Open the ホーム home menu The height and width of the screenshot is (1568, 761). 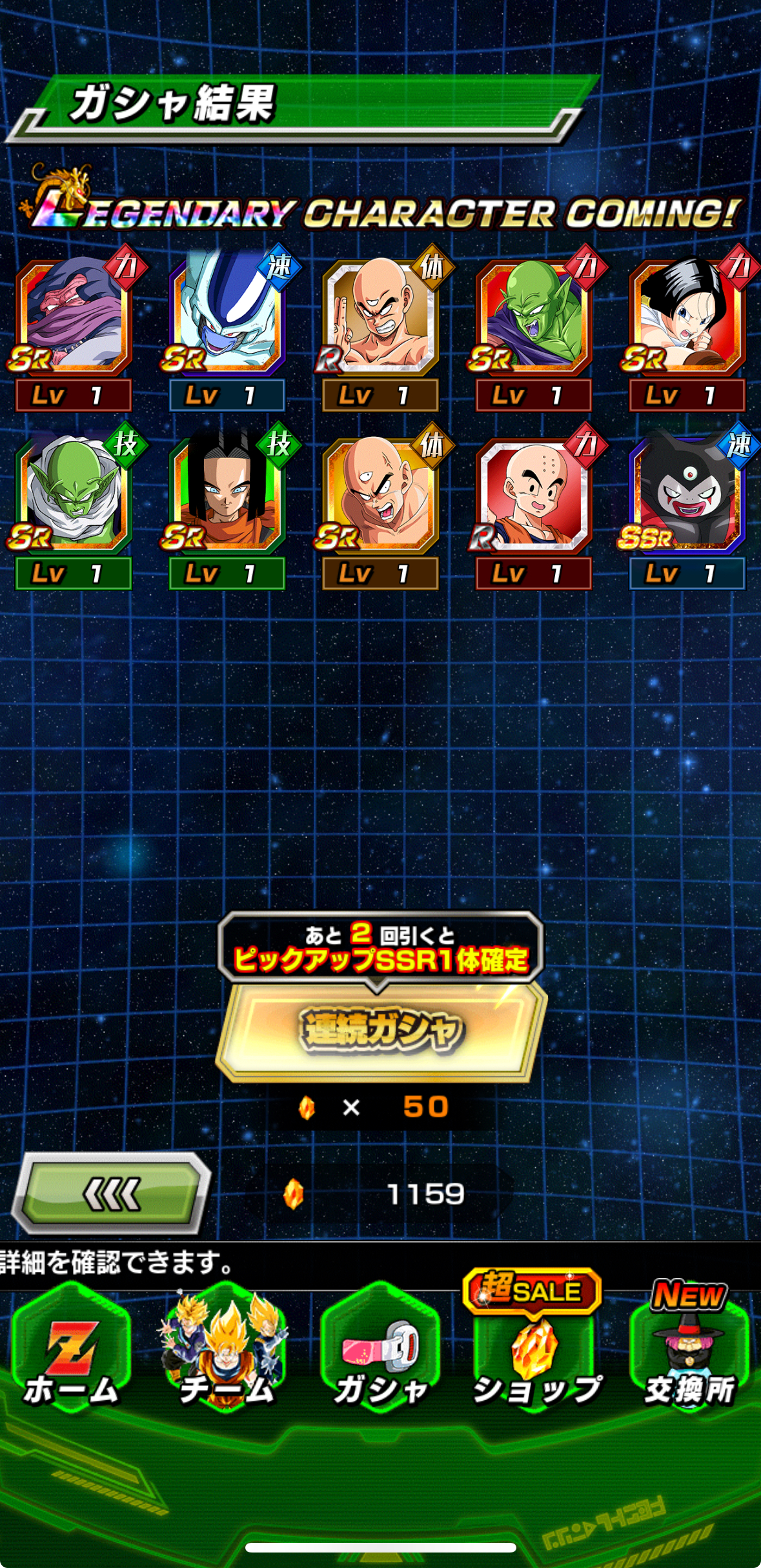71,1355
